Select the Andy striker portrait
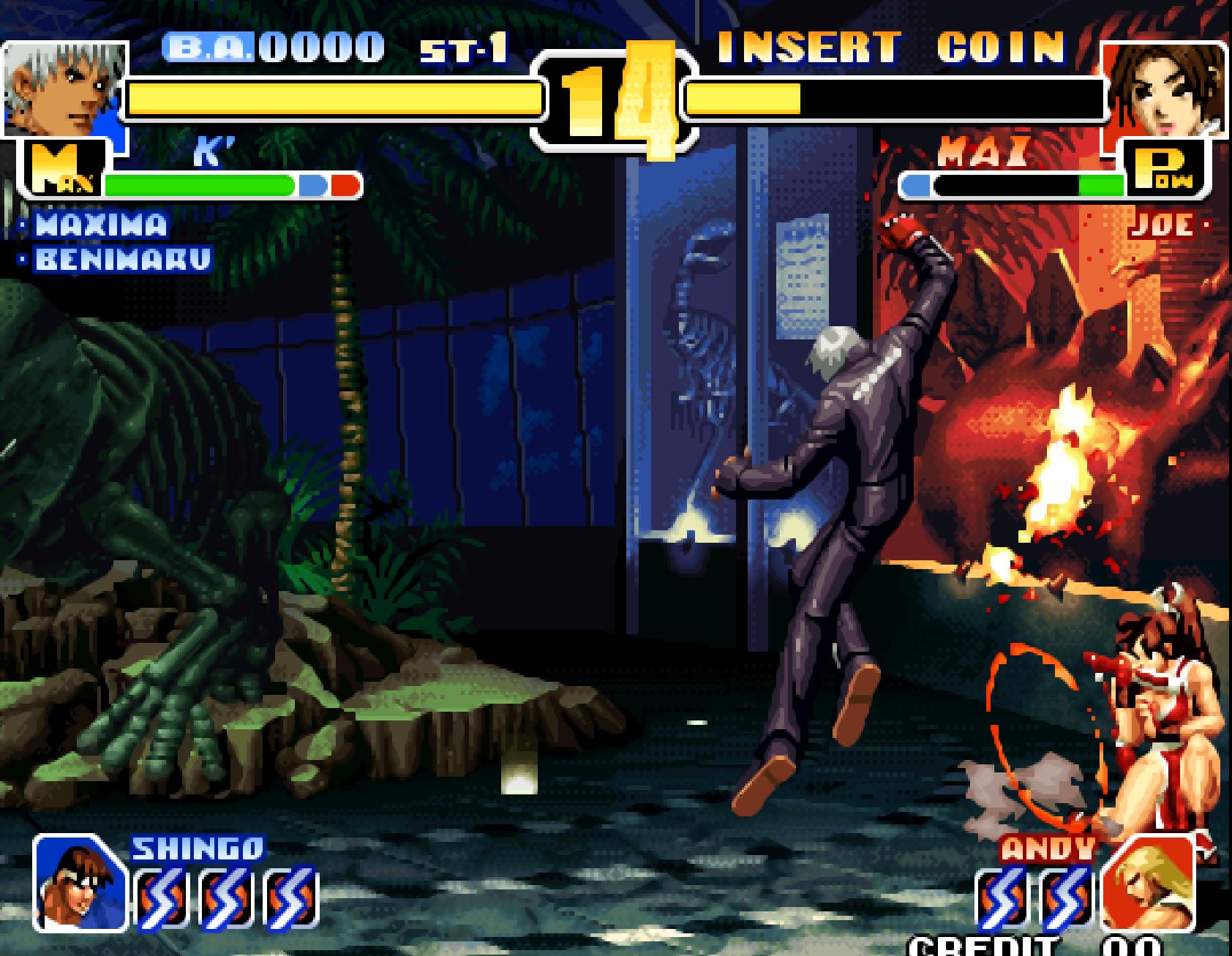Viewport: 1232px width, 956px height. [1147, 884]
